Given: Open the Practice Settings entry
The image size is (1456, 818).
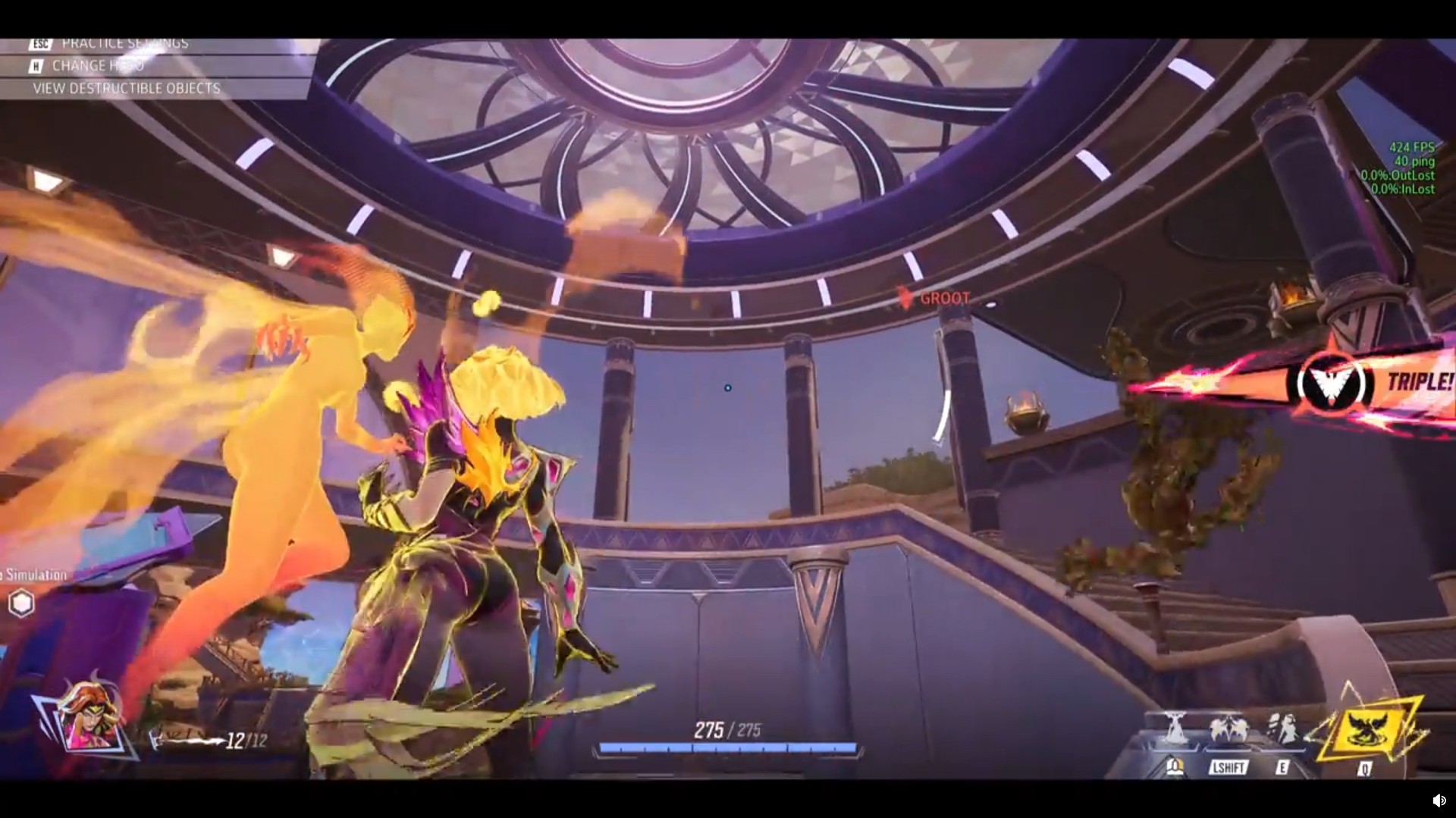Looking at the screenshot, I should click(124, 44).
